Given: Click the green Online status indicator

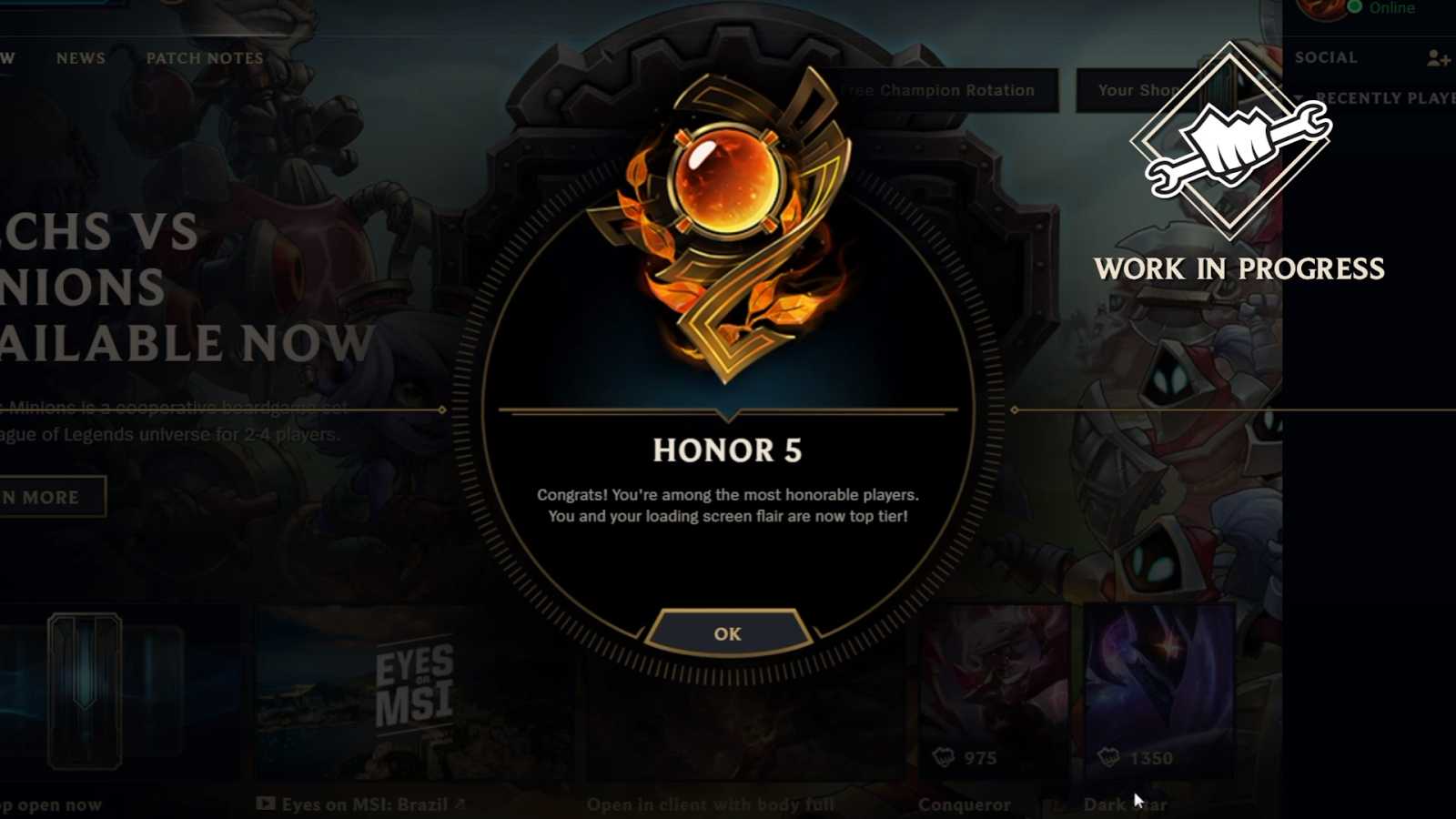Looking at the screenshot, I should pyautogui.click(x=1354, y=6).
